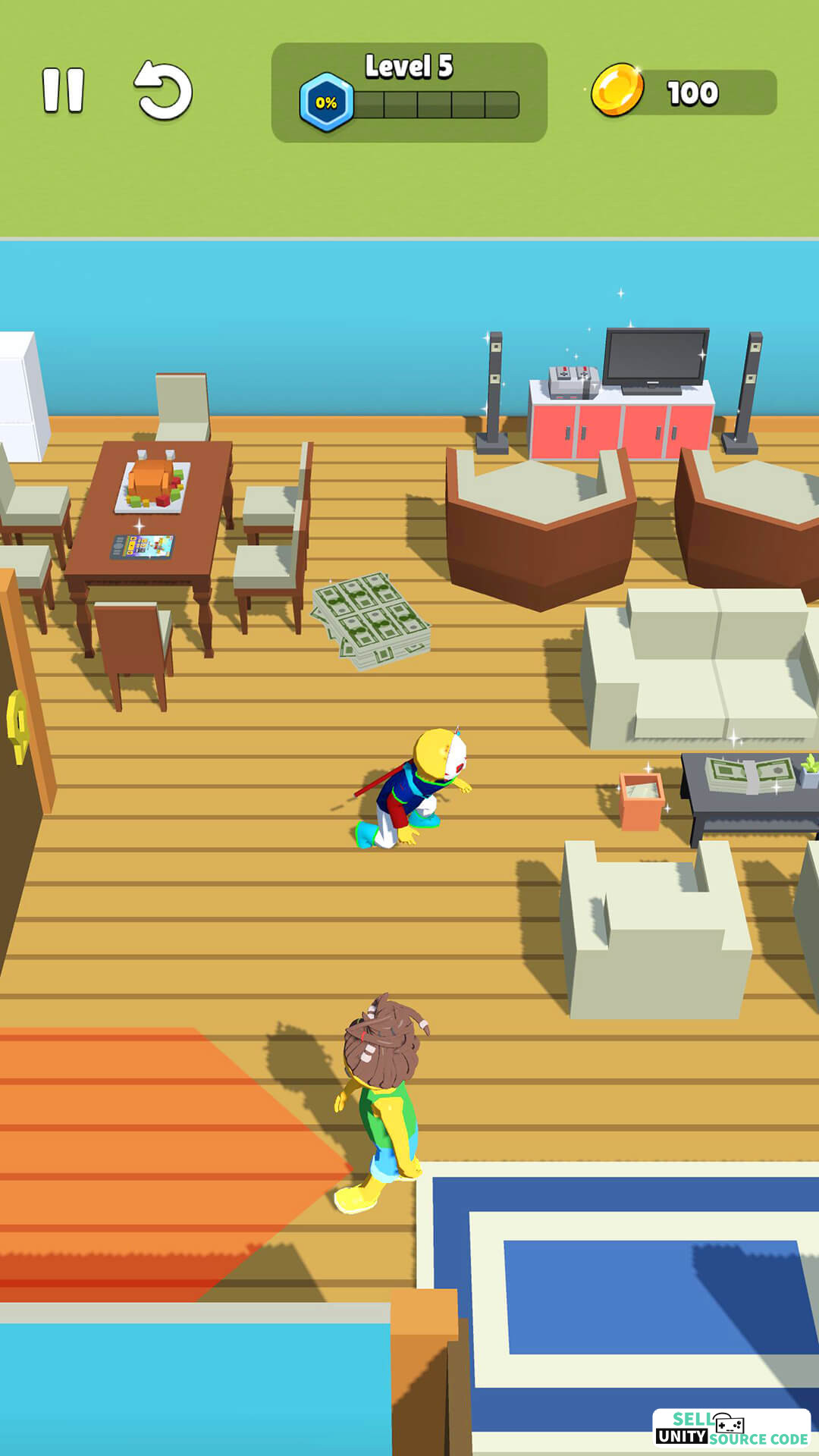Click the Sell Unity Source Code watermark

point(731,1429)
